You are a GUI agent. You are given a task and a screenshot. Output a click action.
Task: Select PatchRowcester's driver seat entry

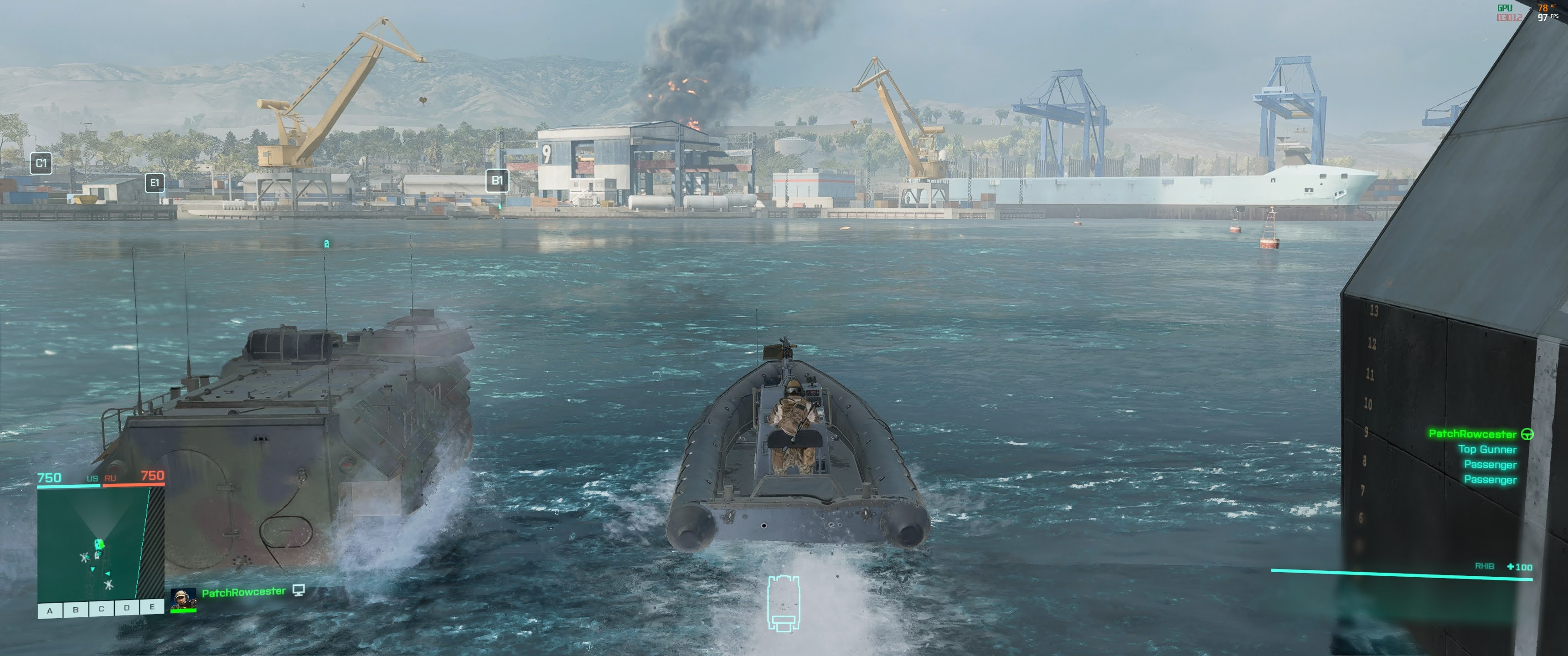tap(1472, 434)
